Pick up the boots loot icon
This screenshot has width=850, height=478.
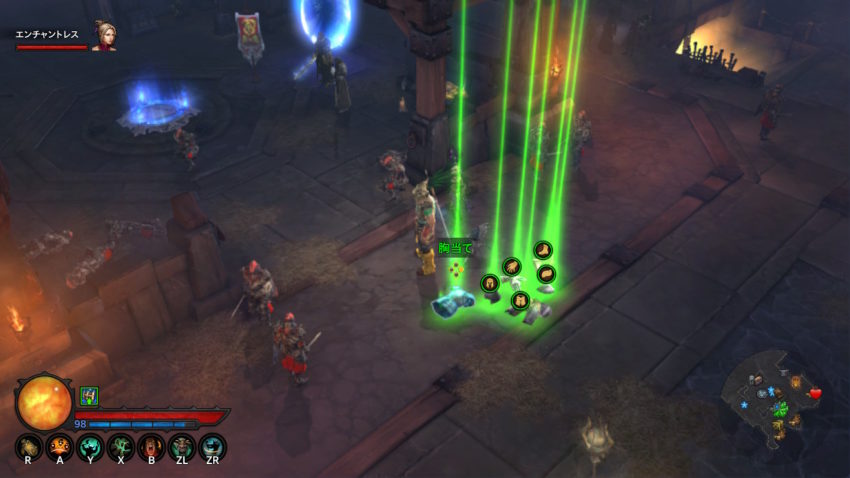click(542, 249)
